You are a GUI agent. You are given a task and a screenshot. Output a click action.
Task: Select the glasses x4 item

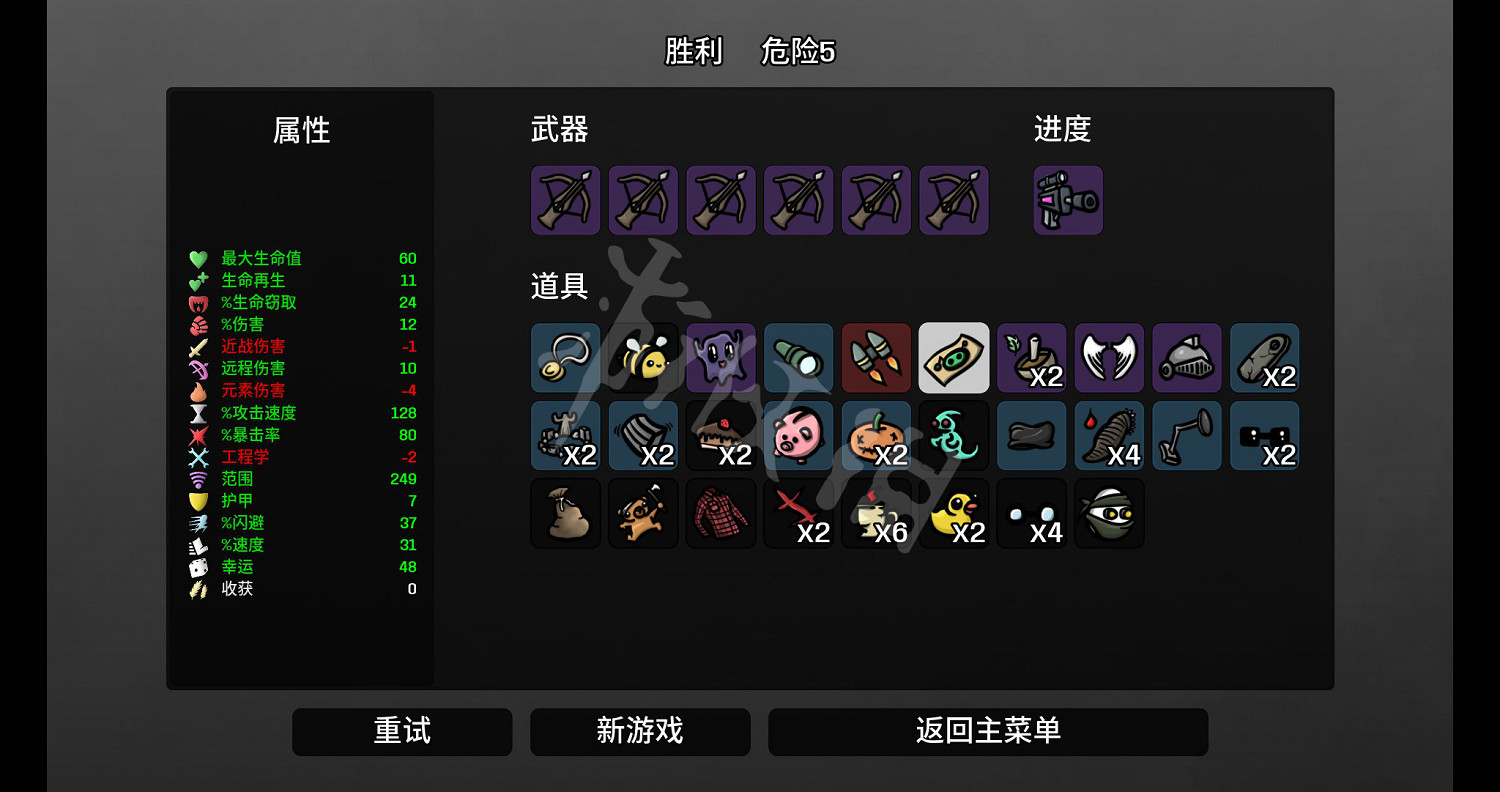tap(1031, 513)
